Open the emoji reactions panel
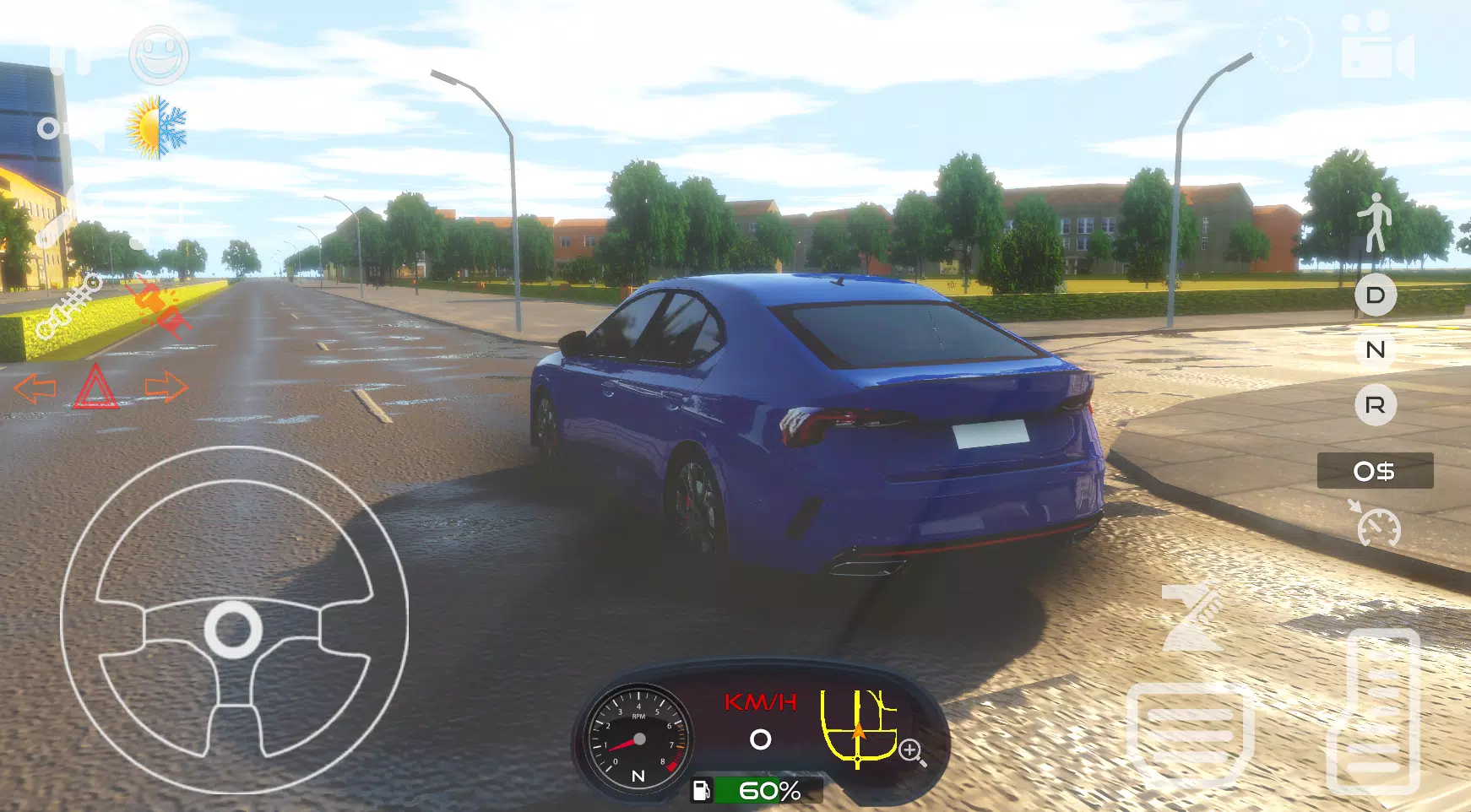Viewport: 1471px width, 812px height. click(x=159, y=54)
